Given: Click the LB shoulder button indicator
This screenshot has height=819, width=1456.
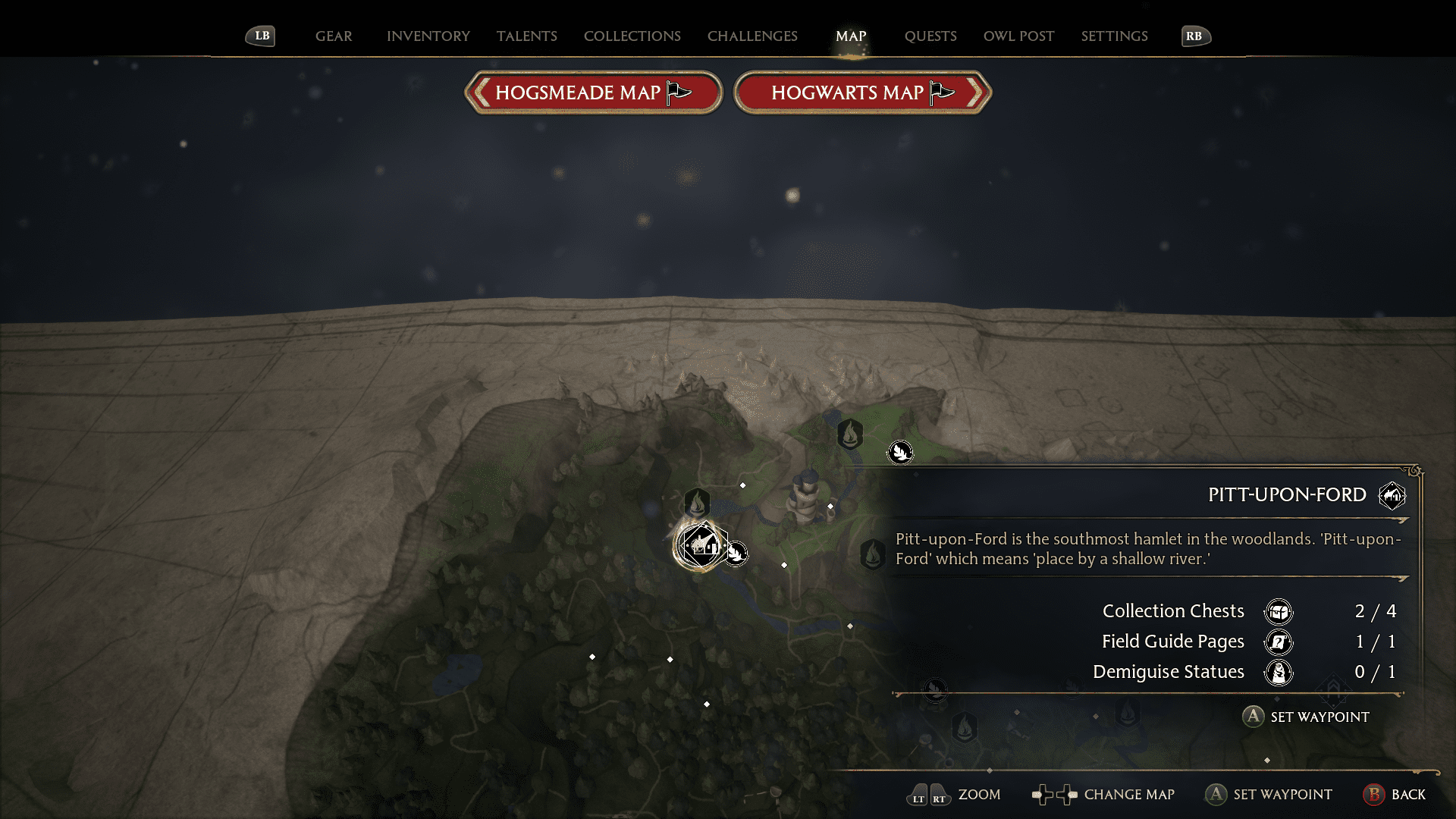Looking at the screenshot, I should (x=260, y=35).
